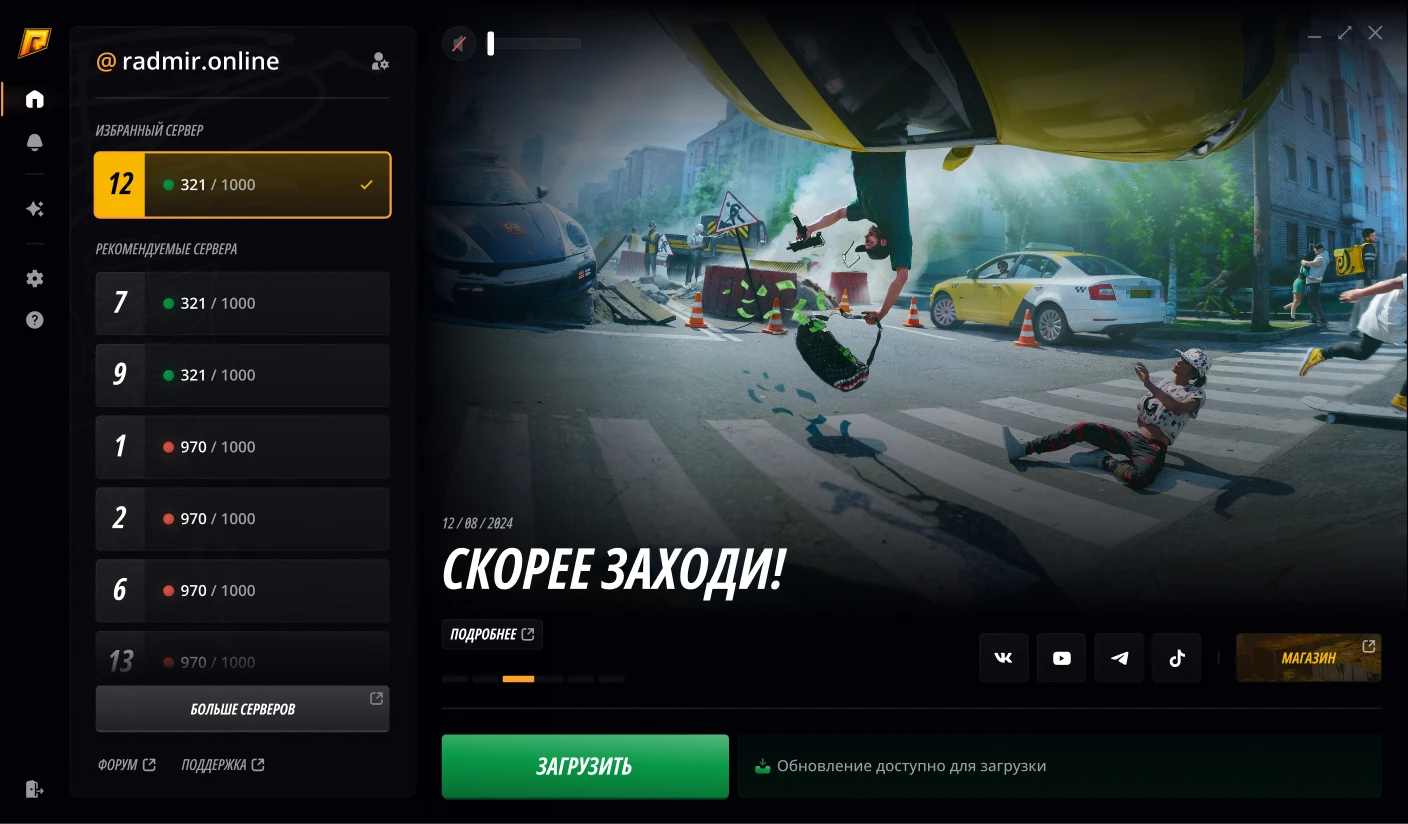Open the YouTube channel link

[1061, 658]
